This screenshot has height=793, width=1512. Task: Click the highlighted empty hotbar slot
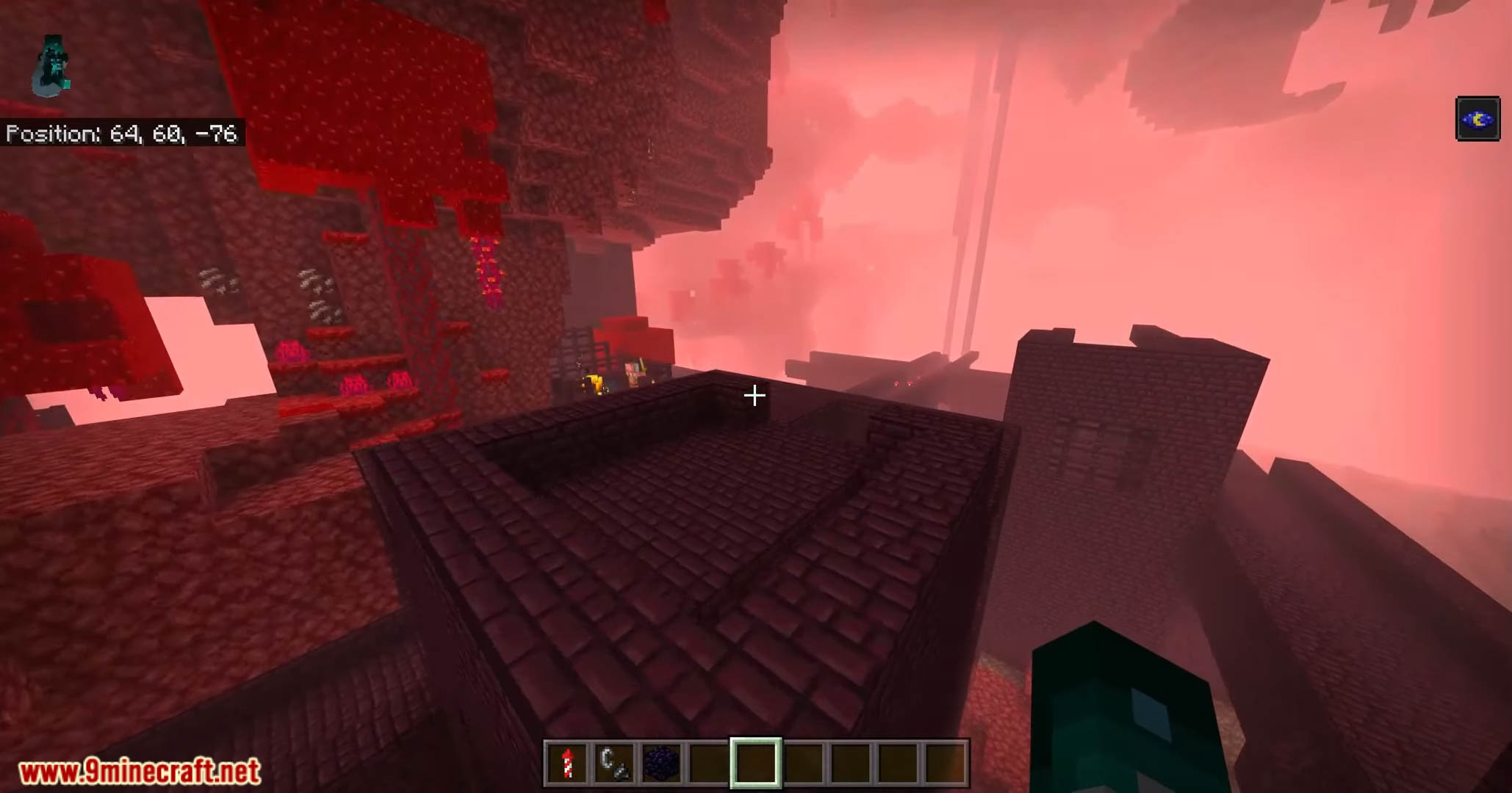755,763
